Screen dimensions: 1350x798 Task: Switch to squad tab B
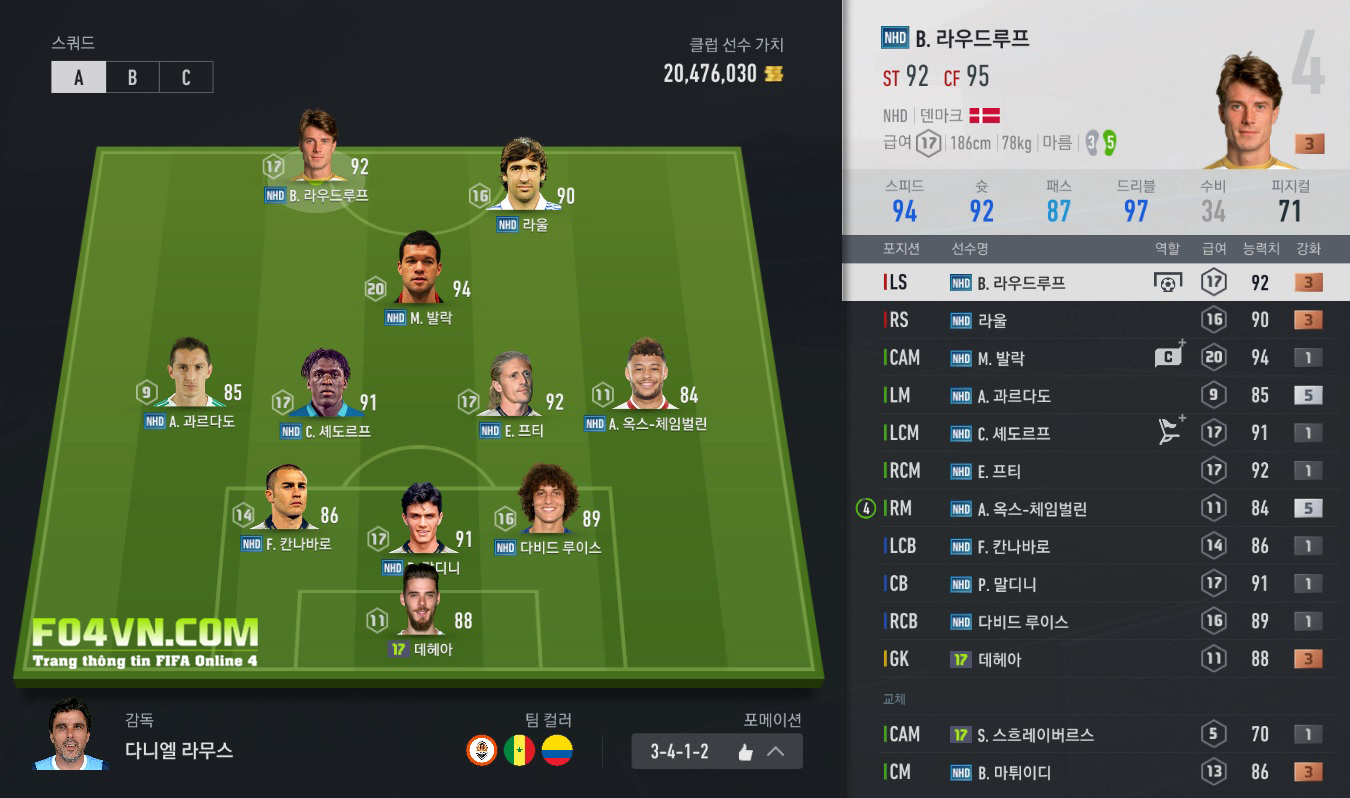132,77
